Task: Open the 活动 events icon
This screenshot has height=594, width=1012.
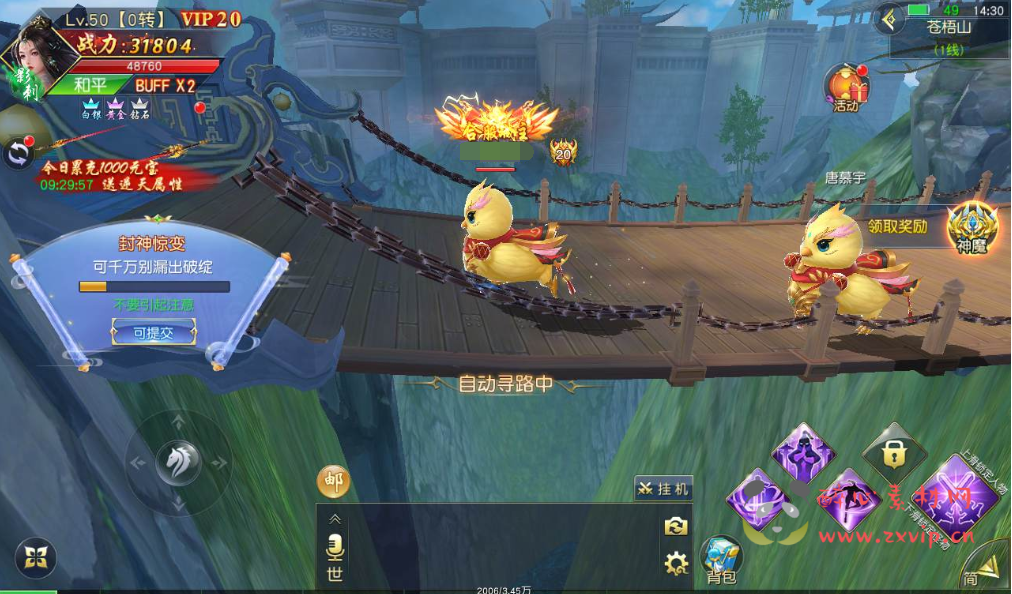Action: pos(846,88)
